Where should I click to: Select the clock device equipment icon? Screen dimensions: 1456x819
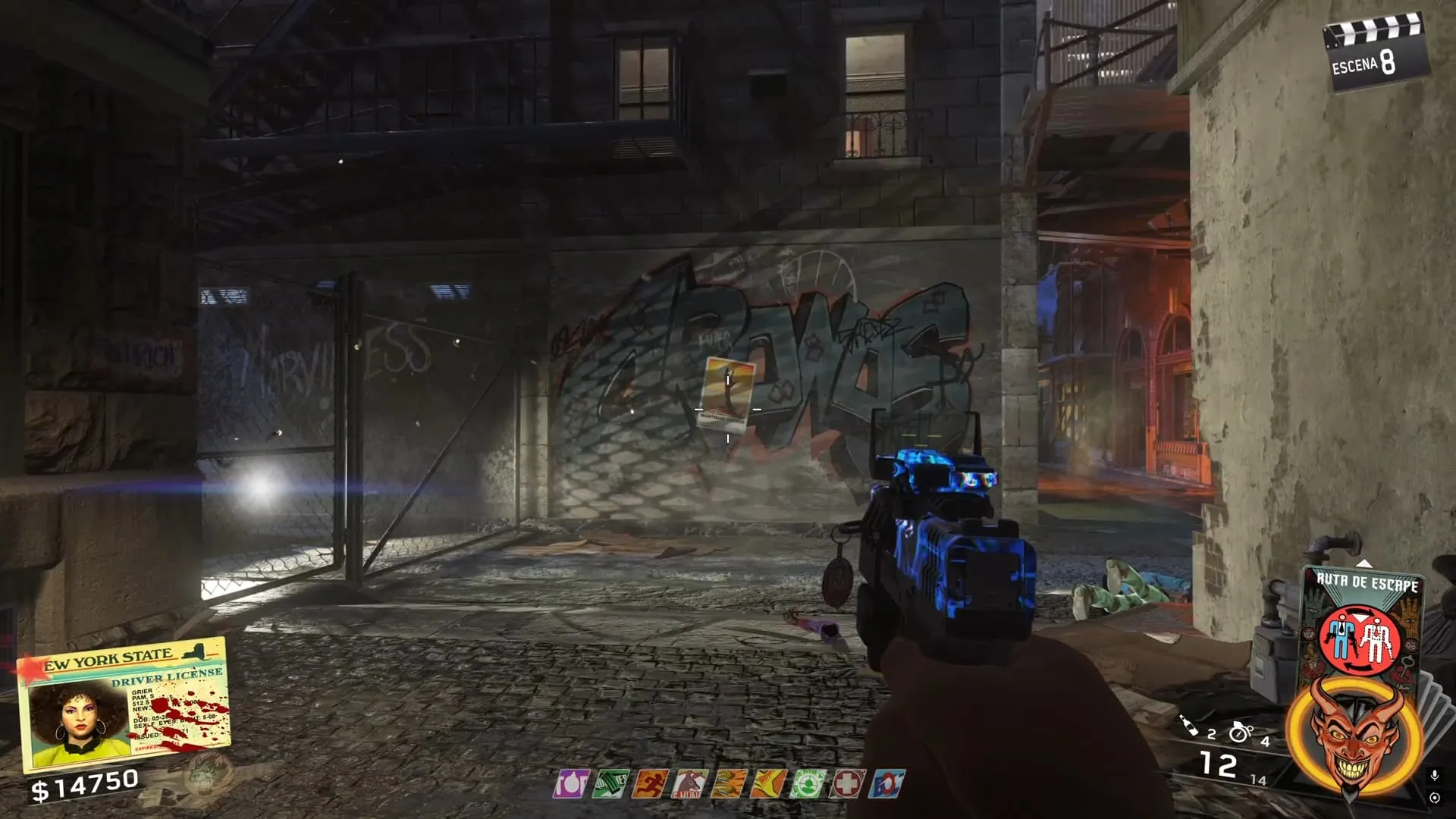tap(1241, 732)
